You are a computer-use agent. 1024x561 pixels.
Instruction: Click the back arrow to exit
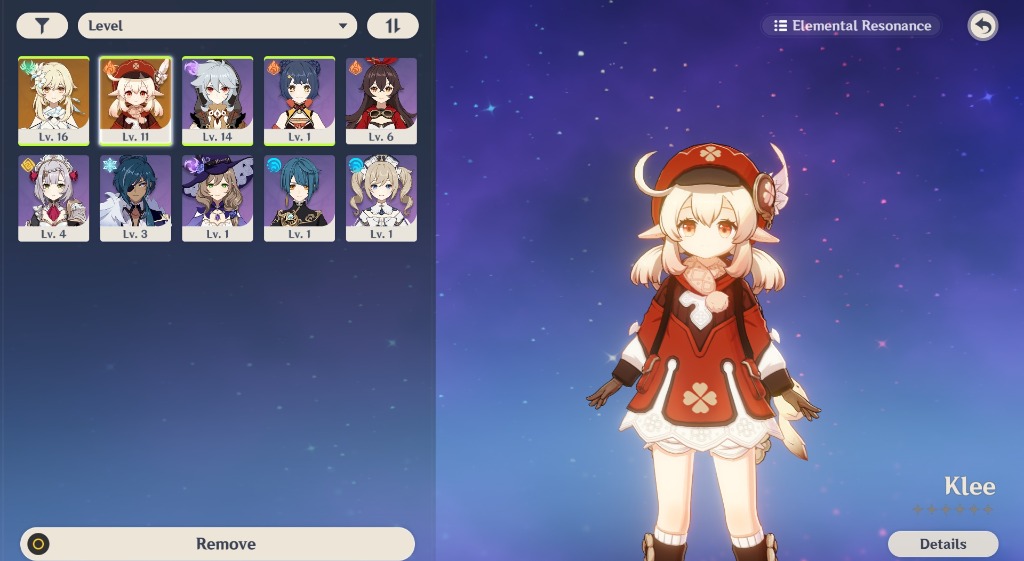pos(982,26)
